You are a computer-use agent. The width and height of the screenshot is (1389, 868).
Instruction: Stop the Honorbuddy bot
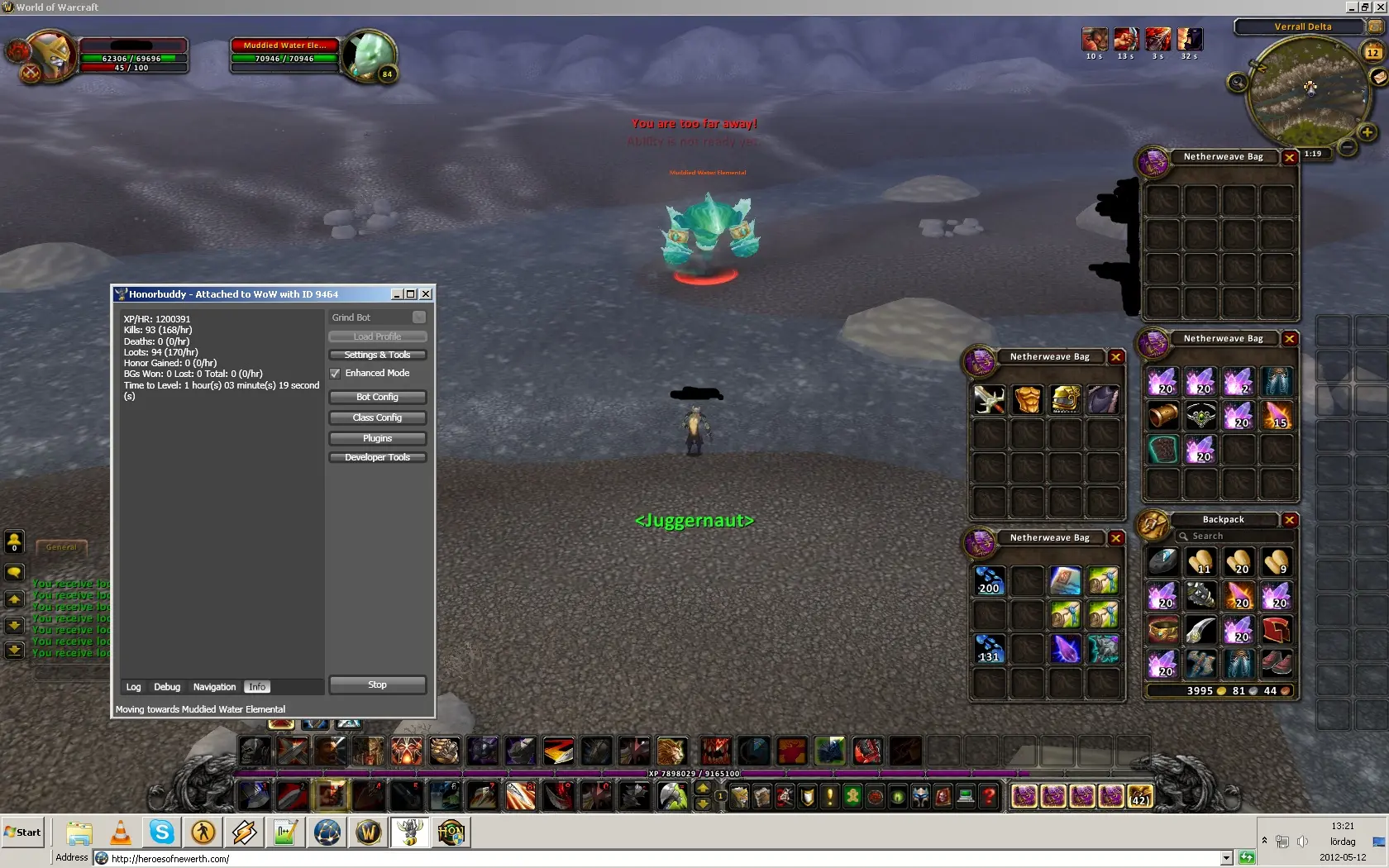[x=377, y=684]
